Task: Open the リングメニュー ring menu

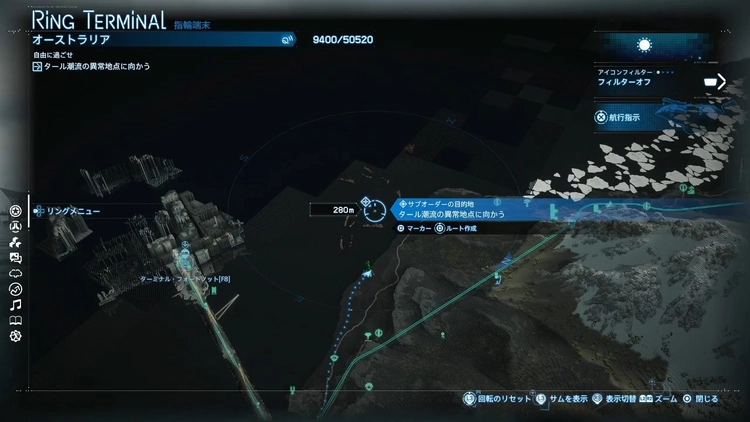Action: [65, 211]
